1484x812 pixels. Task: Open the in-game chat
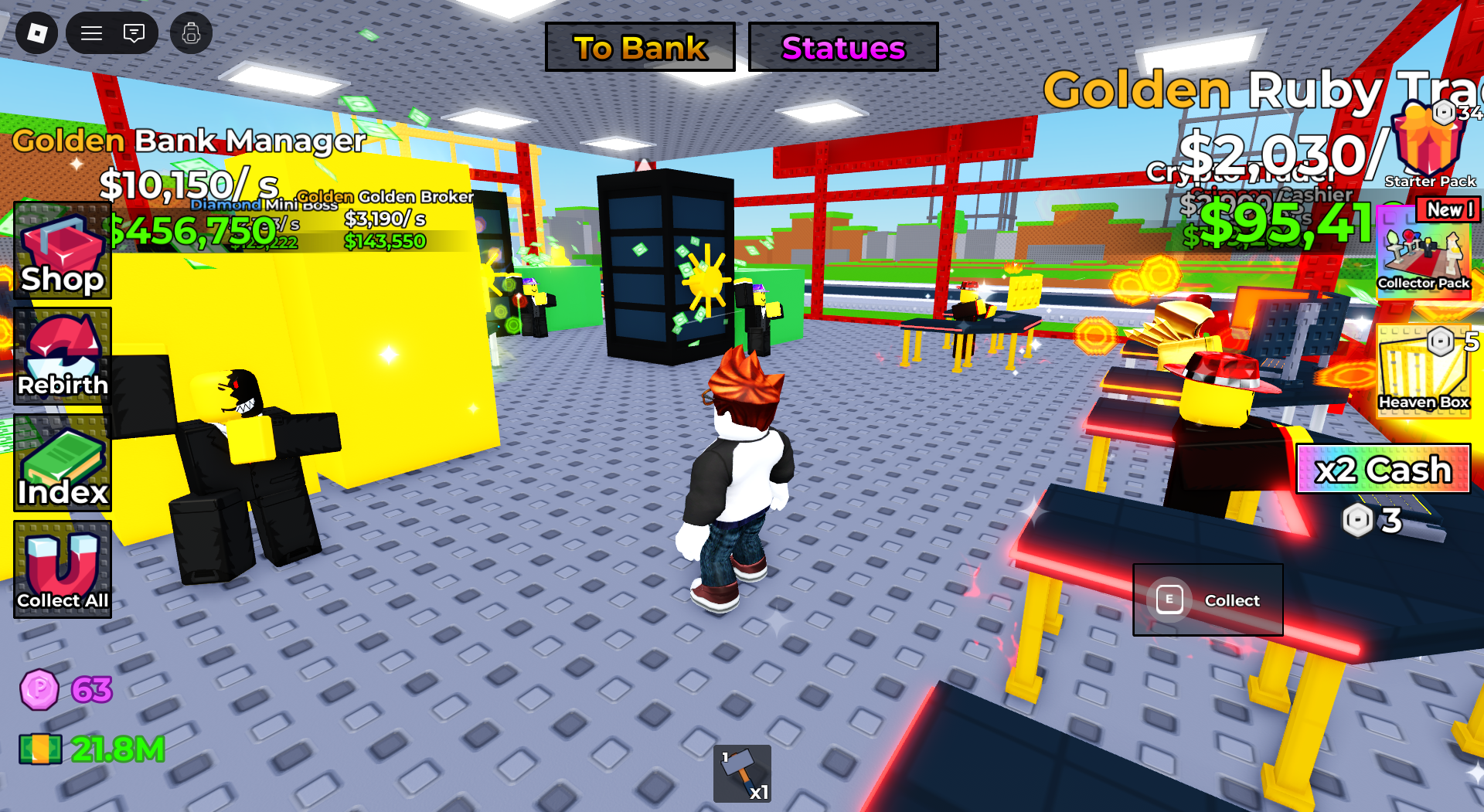(x=133, y=33)
